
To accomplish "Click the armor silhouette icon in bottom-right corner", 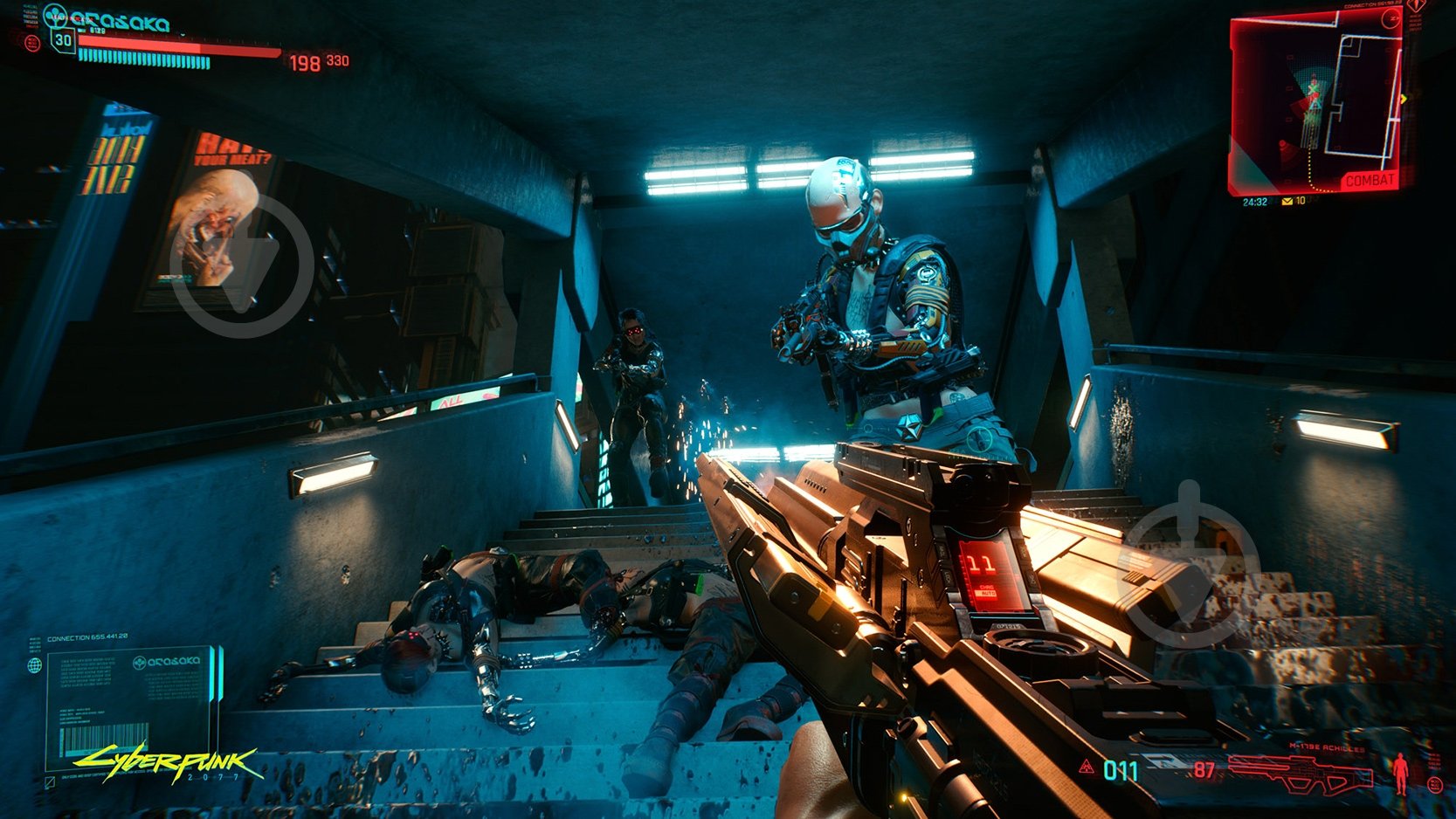I will 1400,773.
